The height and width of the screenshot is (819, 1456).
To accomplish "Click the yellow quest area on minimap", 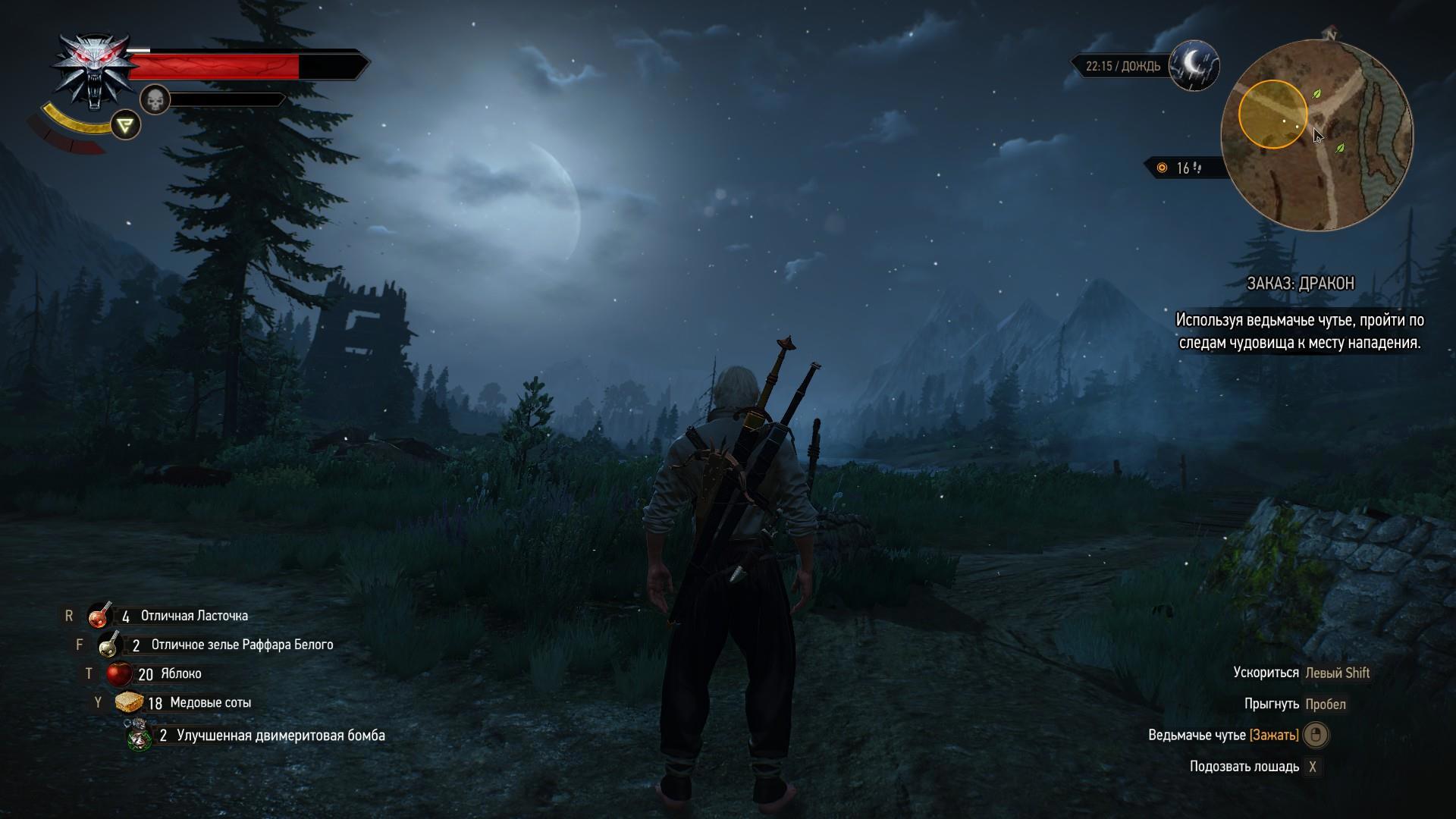I will tap(1272, 115).
